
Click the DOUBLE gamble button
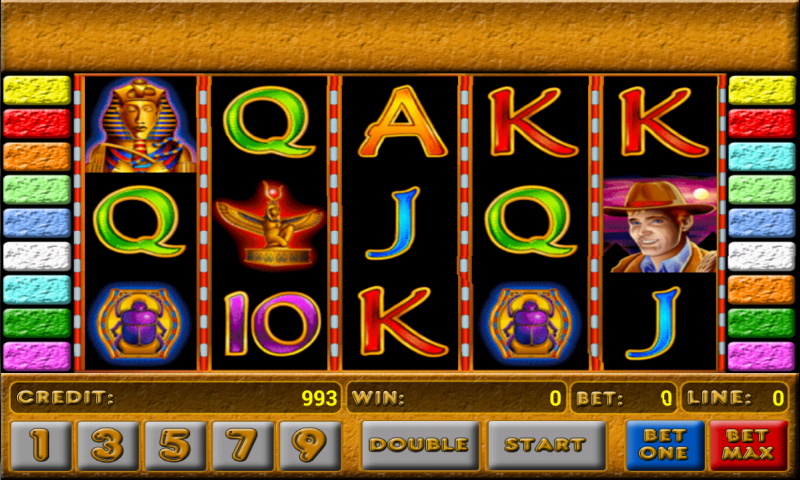point(420,445)
